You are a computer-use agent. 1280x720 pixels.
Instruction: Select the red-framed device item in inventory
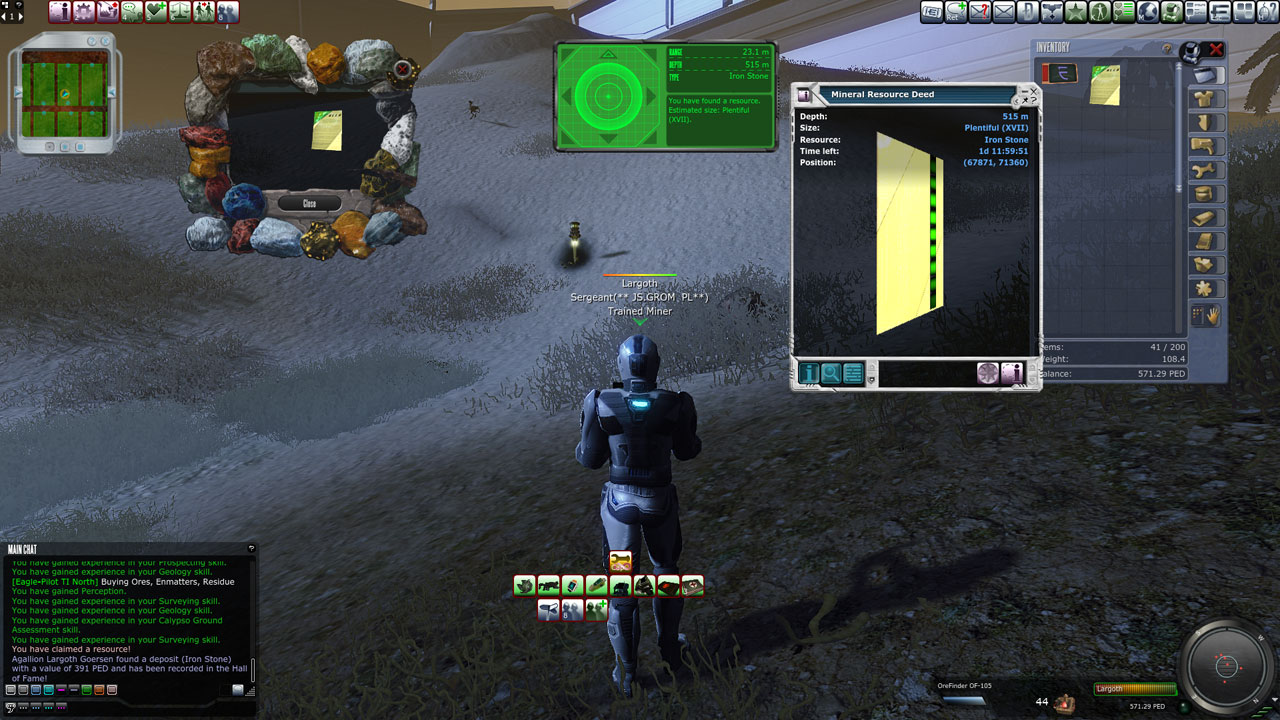click(x=1059, y=74)
